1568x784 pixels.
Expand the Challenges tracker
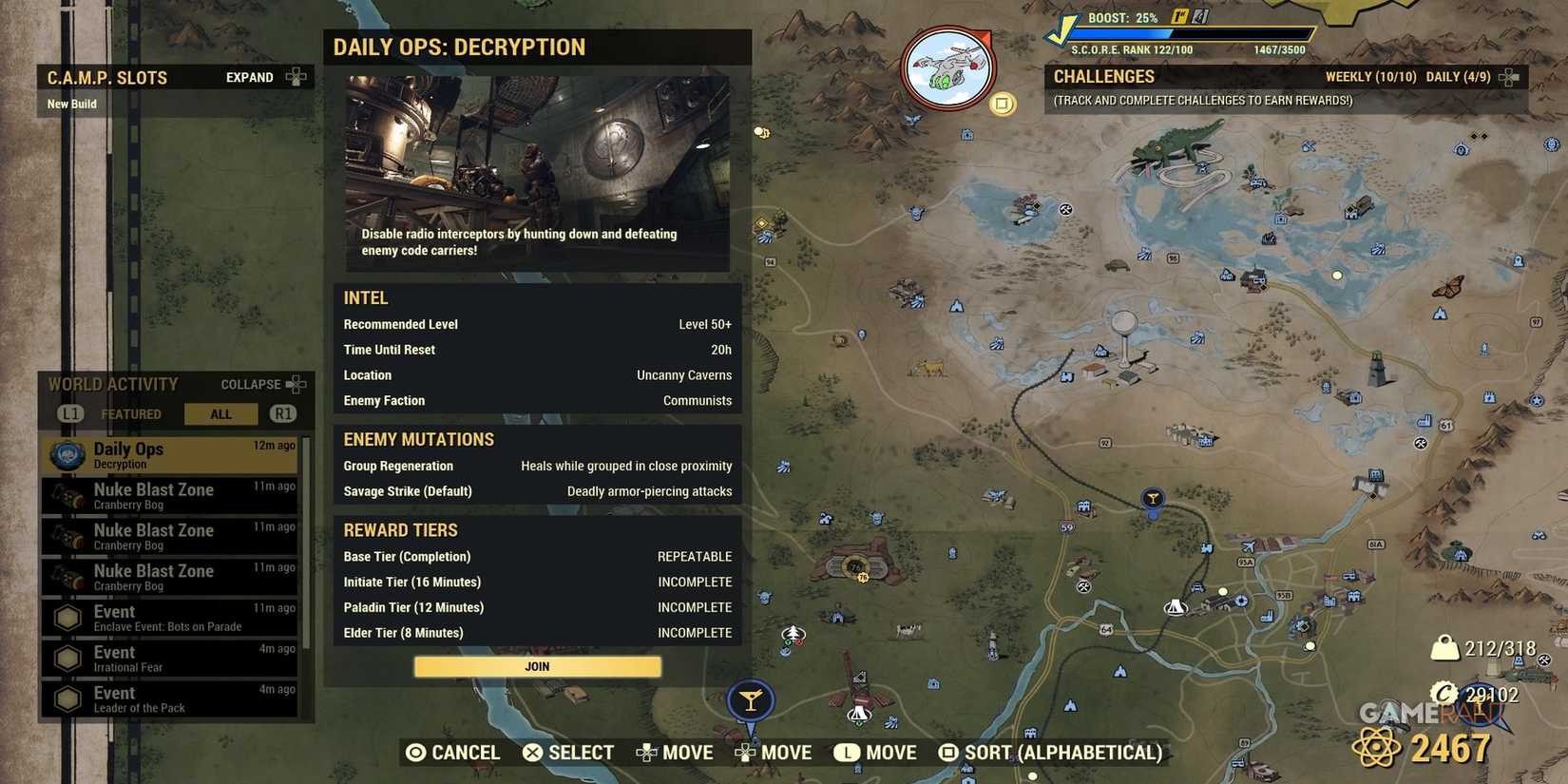pyautogui.click(x=1507, y=76)
